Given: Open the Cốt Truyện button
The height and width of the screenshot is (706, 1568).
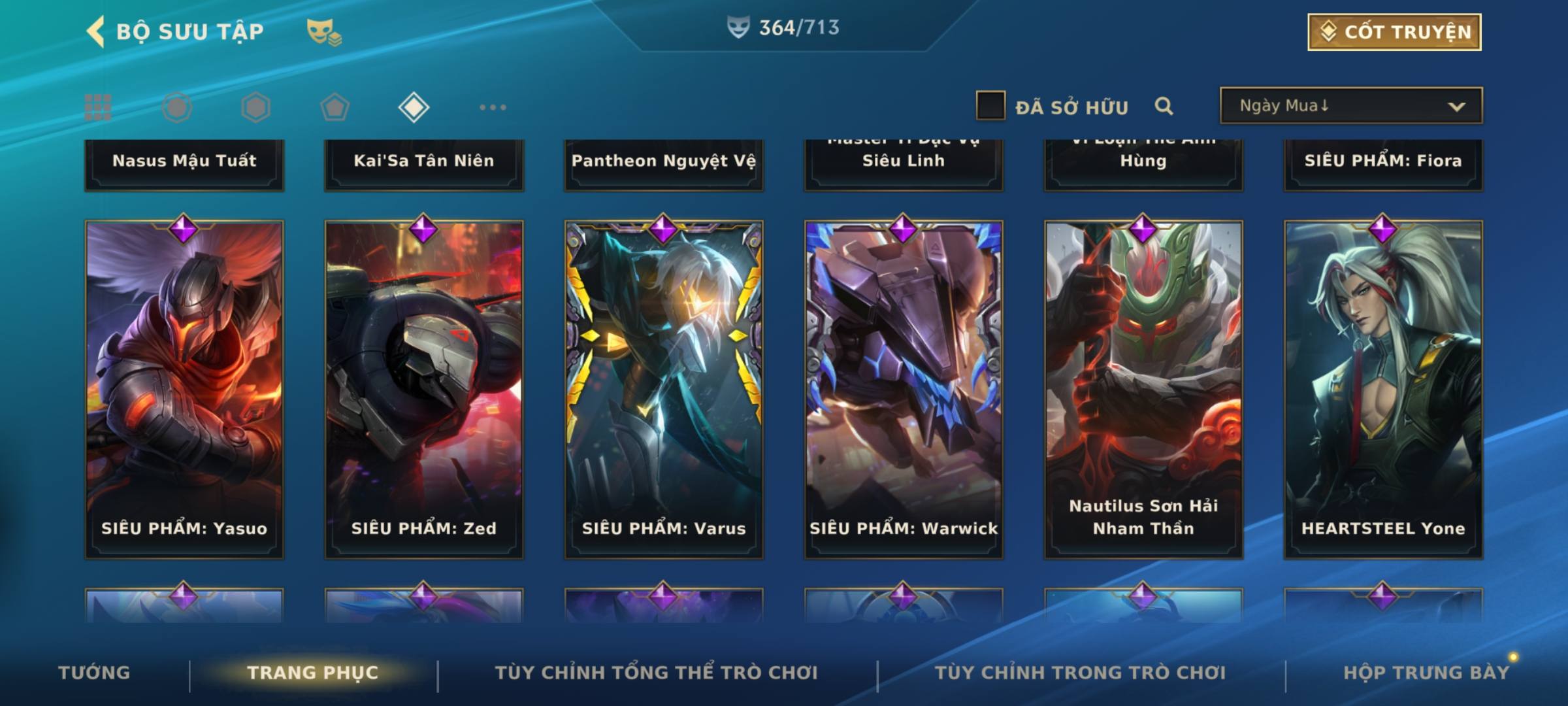Looking at the screenshot, I should pyautogui.click(x=1394, y=32).
